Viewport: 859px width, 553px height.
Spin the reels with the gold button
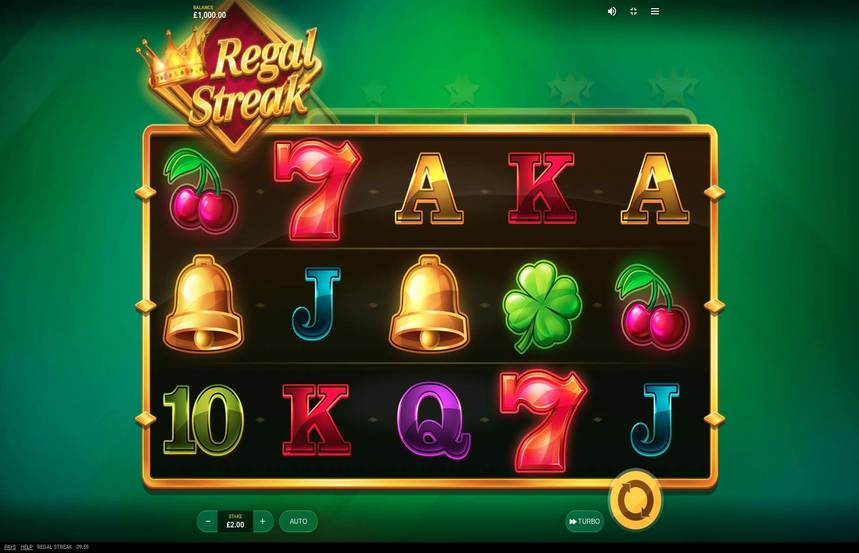(x=635, y=498)
